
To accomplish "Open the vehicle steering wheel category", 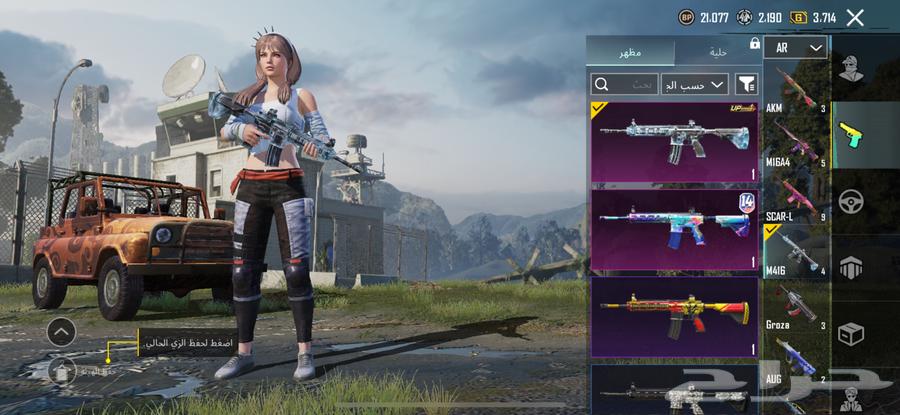I will click(852, 199).
